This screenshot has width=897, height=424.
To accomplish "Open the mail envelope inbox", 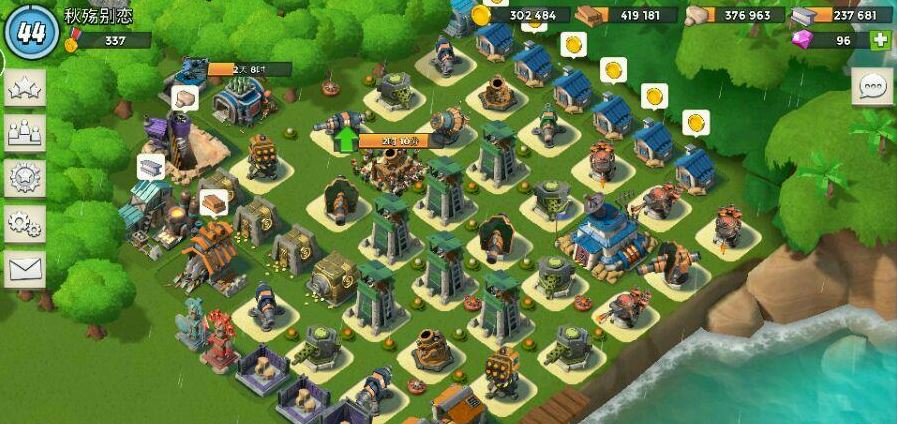I will click(24, 268).
